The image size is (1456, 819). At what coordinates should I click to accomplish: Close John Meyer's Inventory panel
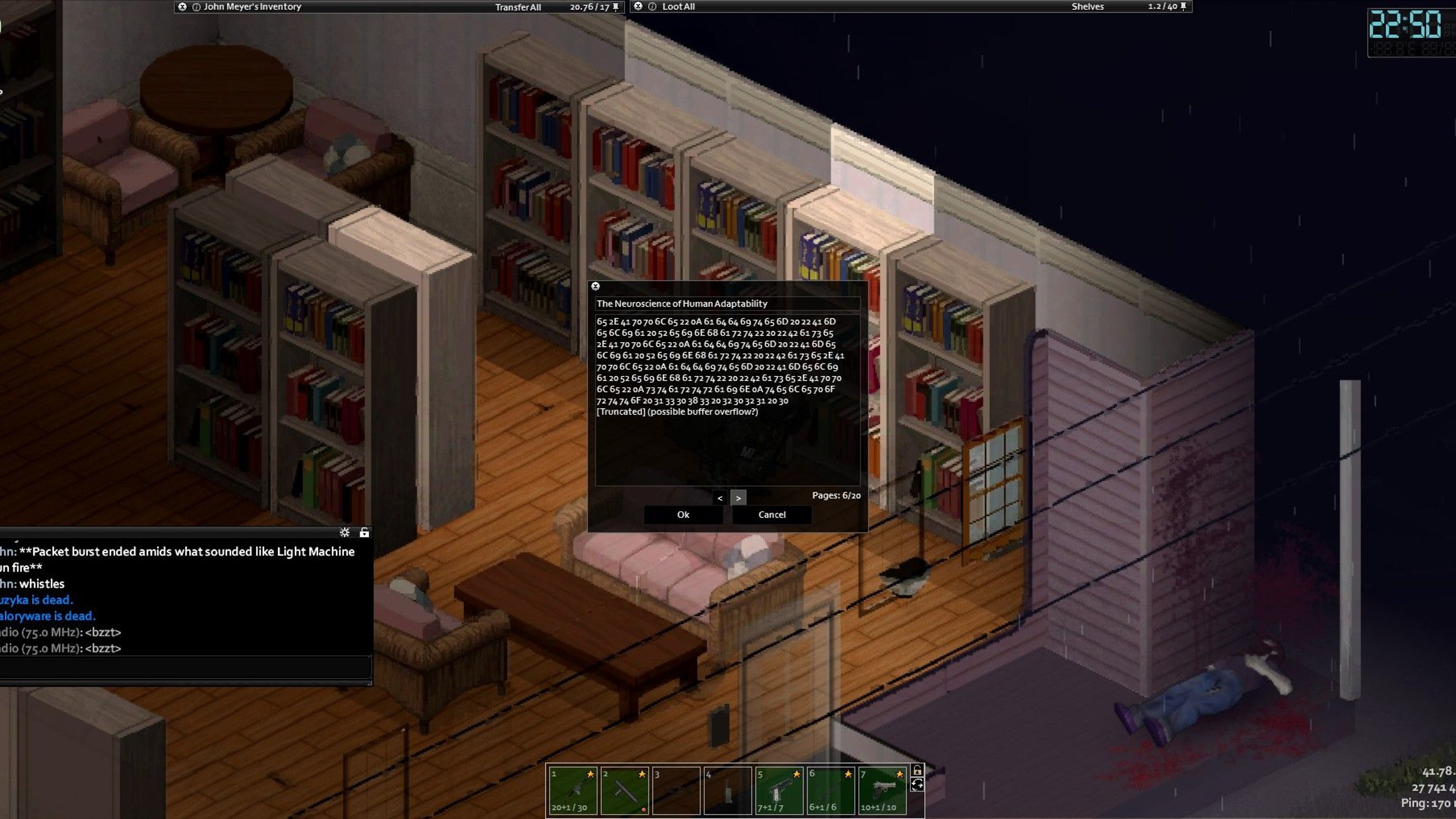pos(182,7)
